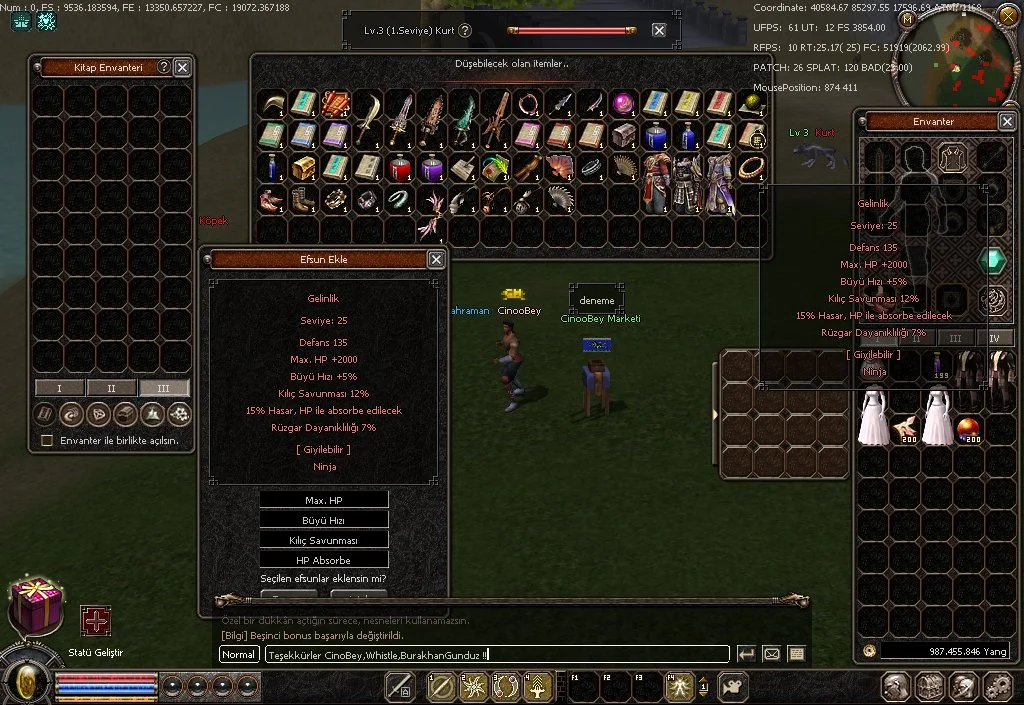Click the Normal chat mode button

(239, 655)
